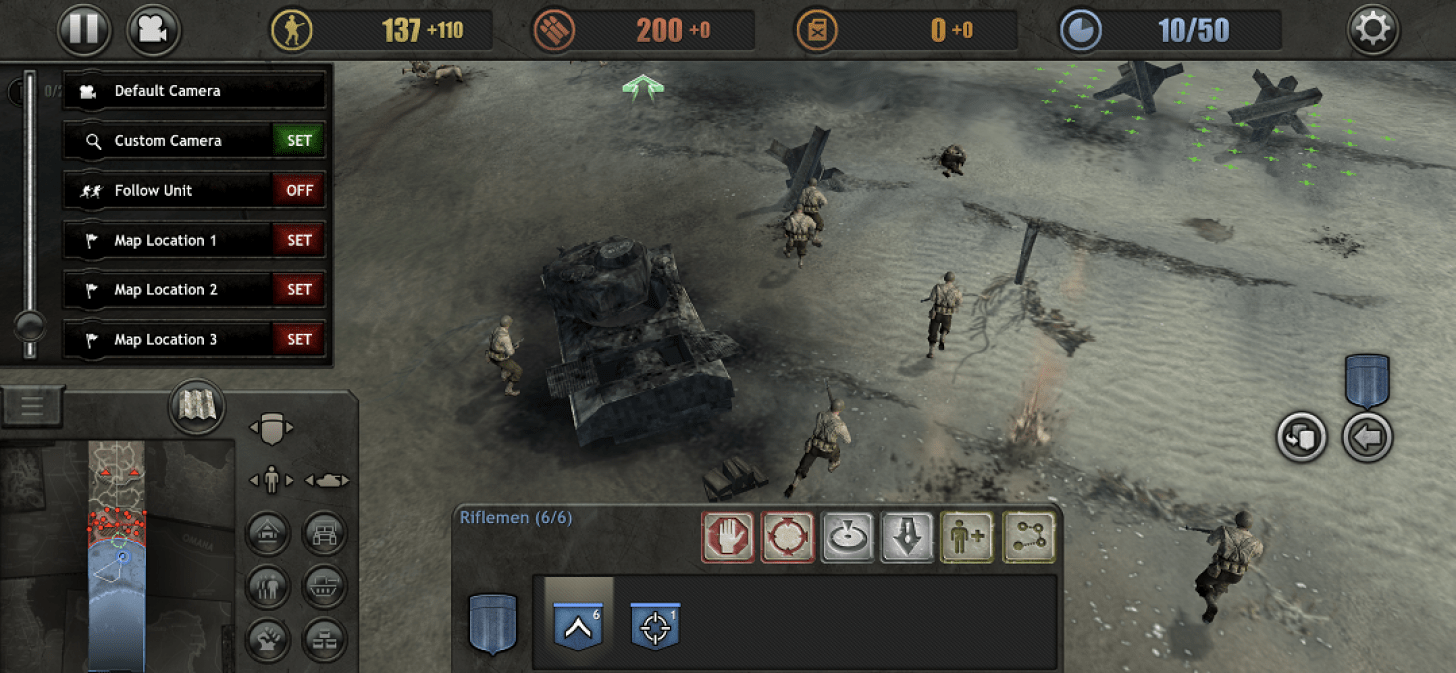Toggle the camera options button
This screenshot has height=673, width=1456.
click(152, 30)
